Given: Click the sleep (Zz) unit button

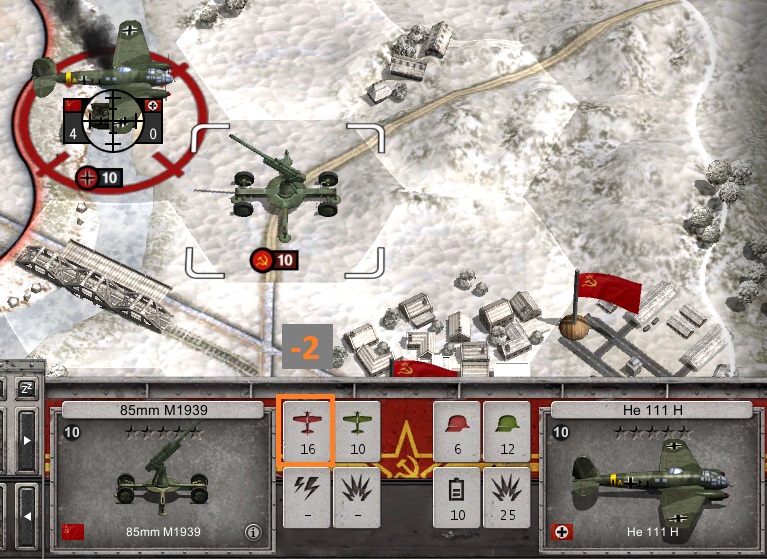Looking at the screenshot, I should 26,387.
